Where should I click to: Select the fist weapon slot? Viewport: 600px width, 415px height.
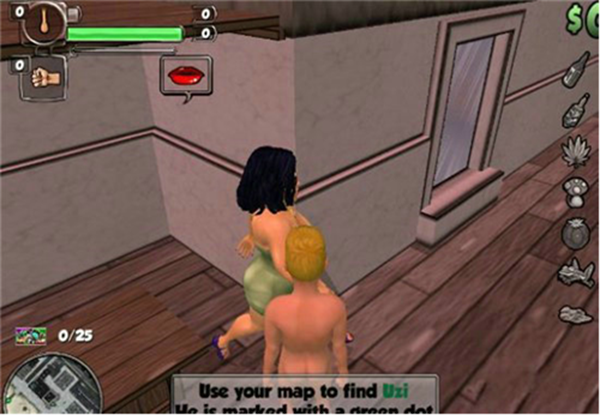[x=44, y=77]
